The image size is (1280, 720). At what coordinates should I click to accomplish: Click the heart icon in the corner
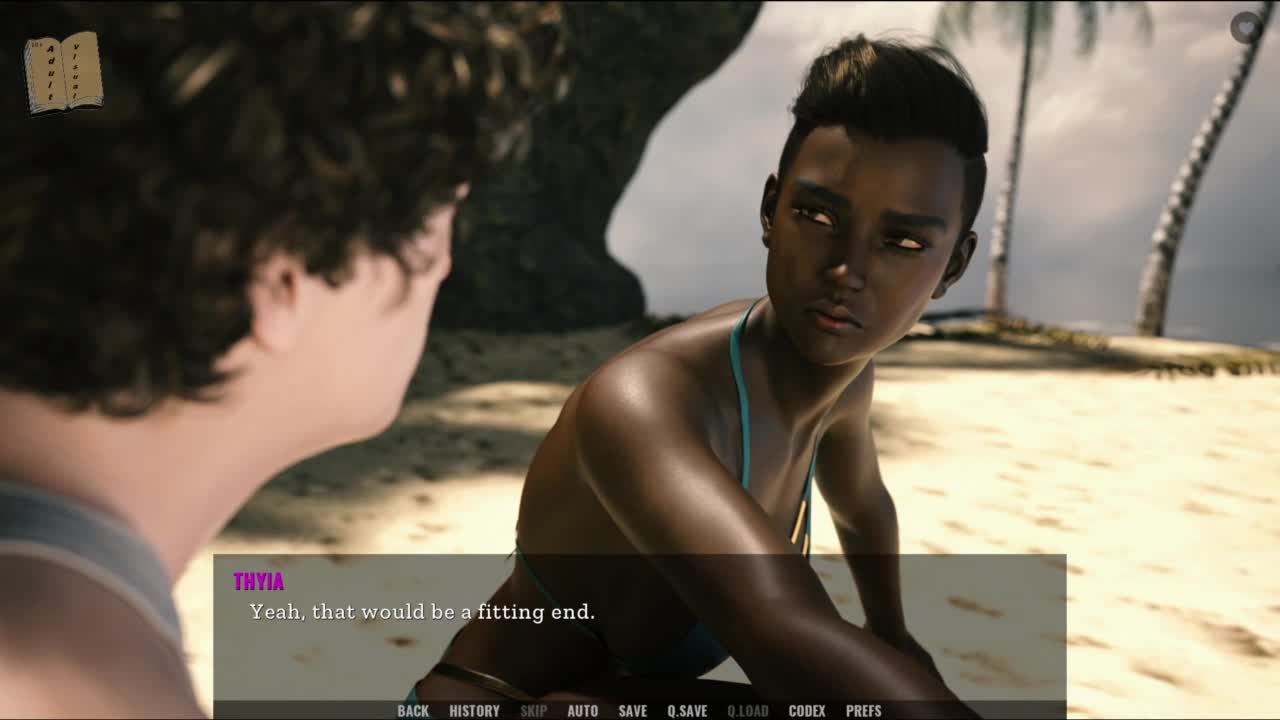point(1245,27)
